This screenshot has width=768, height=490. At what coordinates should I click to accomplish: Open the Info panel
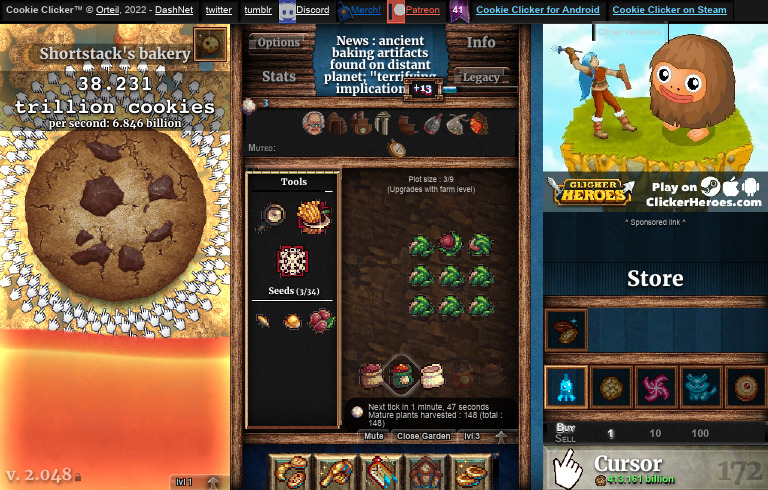pos(481,43)
